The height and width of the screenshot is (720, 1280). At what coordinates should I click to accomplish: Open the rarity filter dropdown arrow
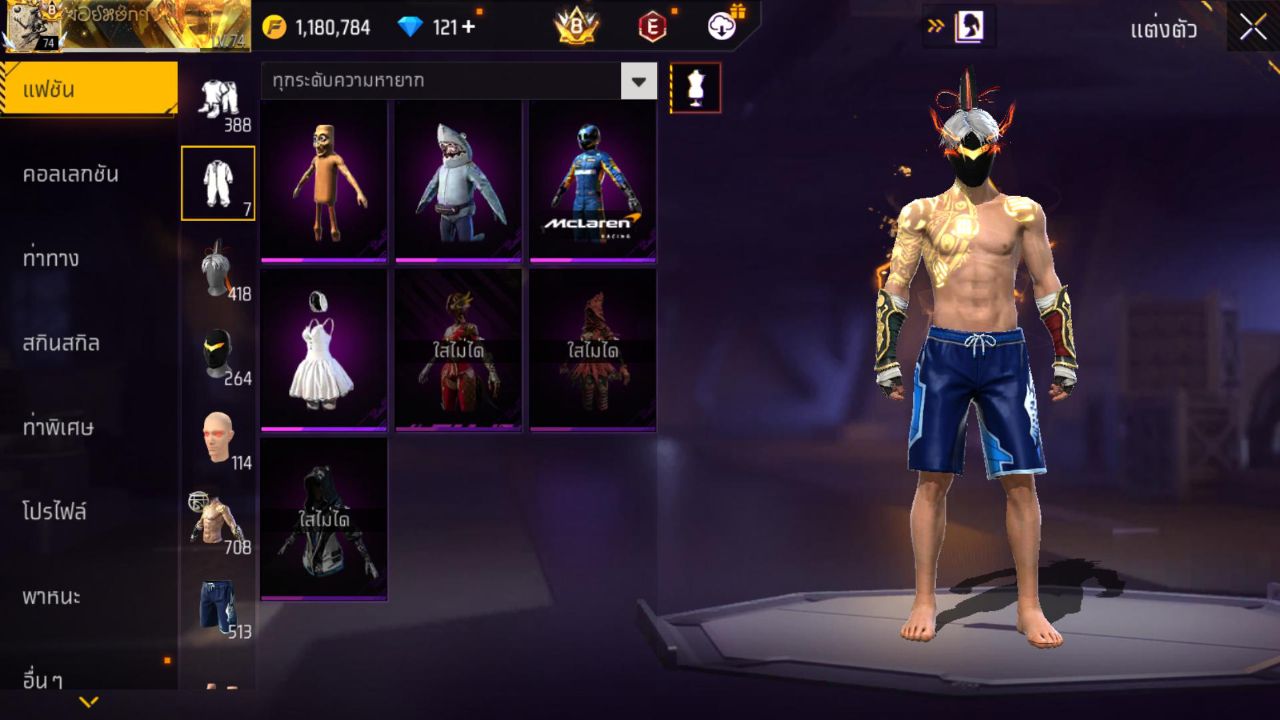(639, 82)
